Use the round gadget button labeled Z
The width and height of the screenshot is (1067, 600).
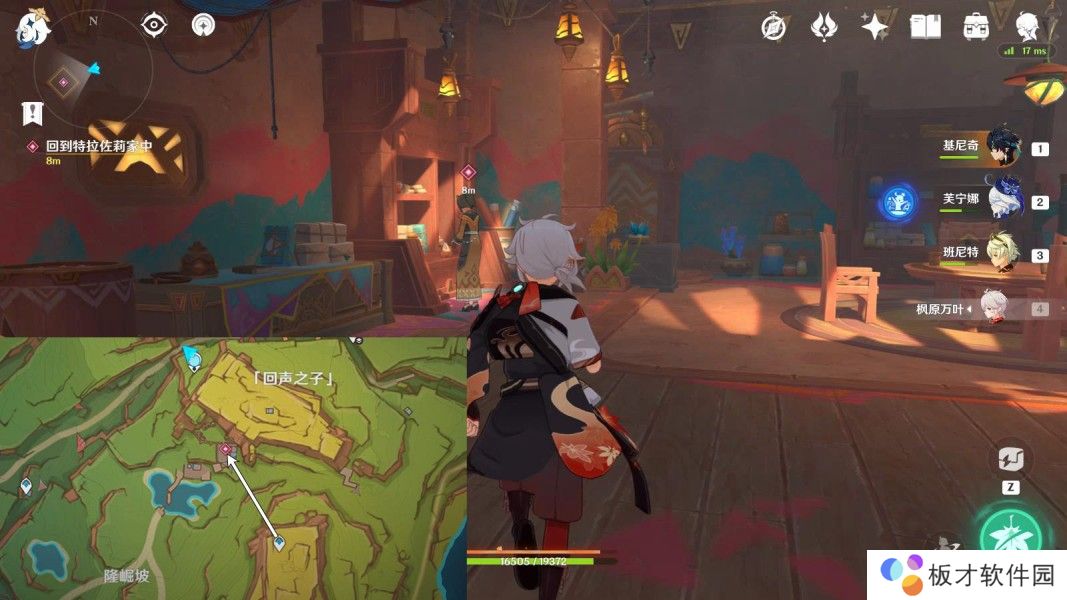coord(1010,461)
